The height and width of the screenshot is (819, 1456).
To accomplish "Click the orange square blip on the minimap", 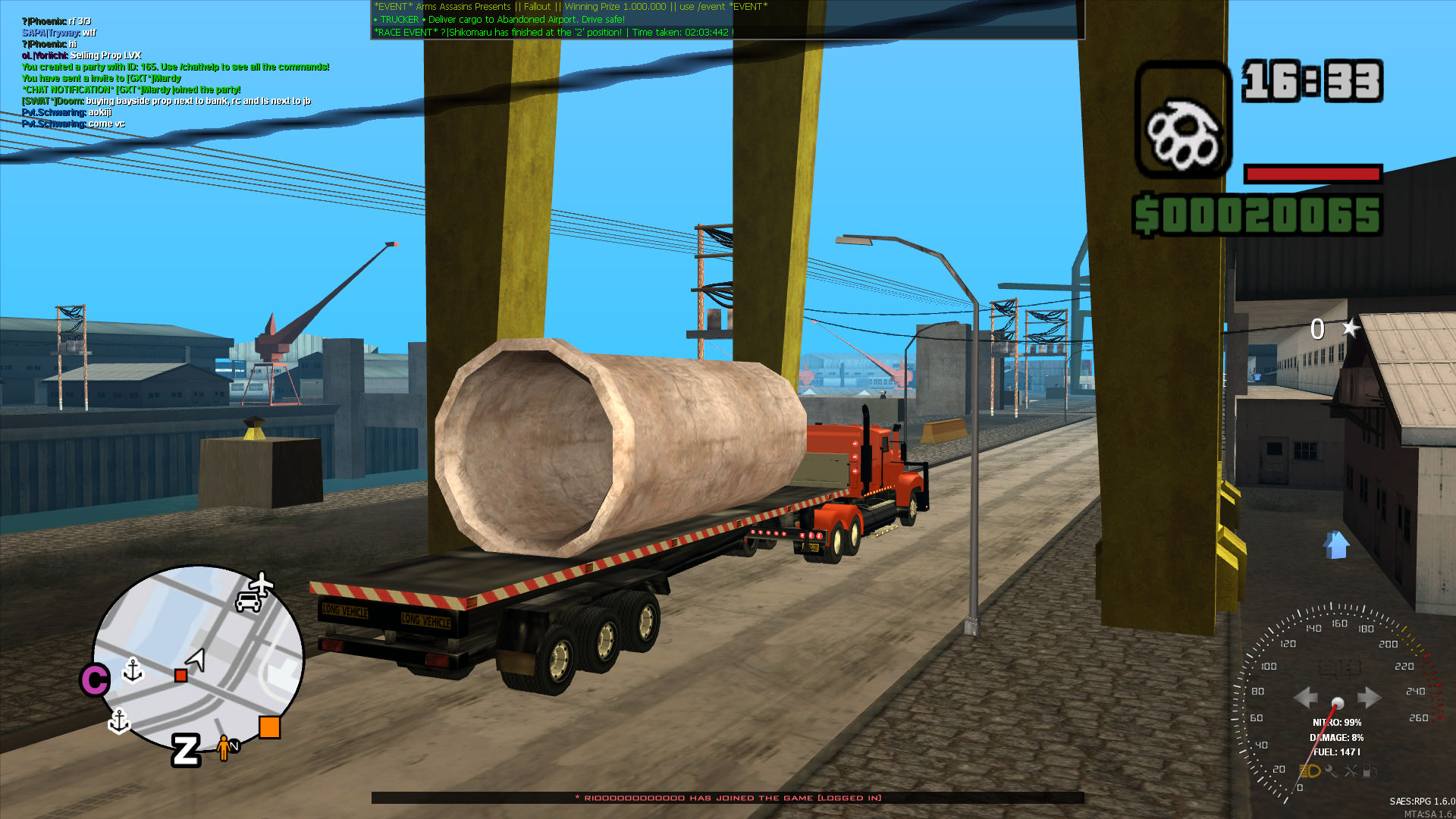I will click(x=269, y=726).
